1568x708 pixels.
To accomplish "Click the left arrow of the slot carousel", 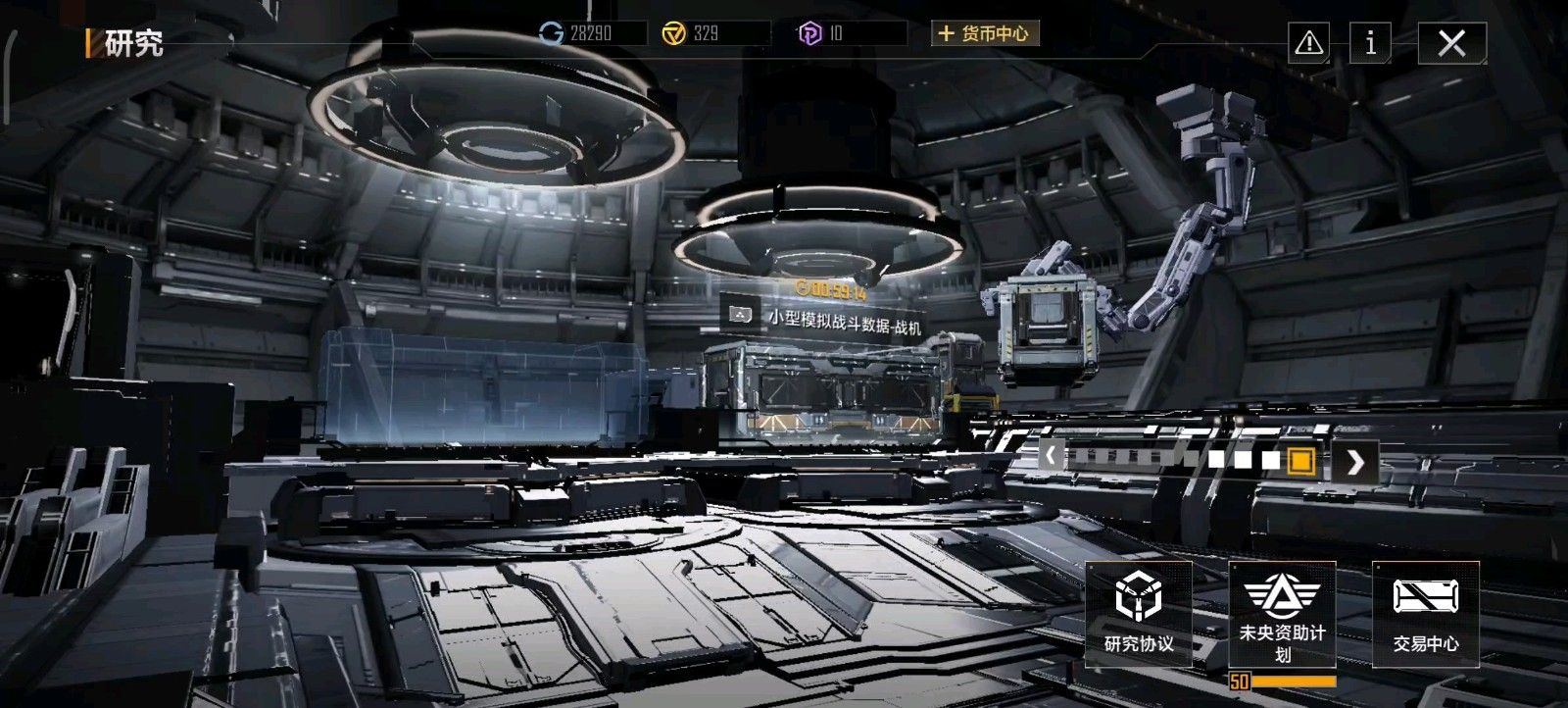I will (x=1051, y=457).
